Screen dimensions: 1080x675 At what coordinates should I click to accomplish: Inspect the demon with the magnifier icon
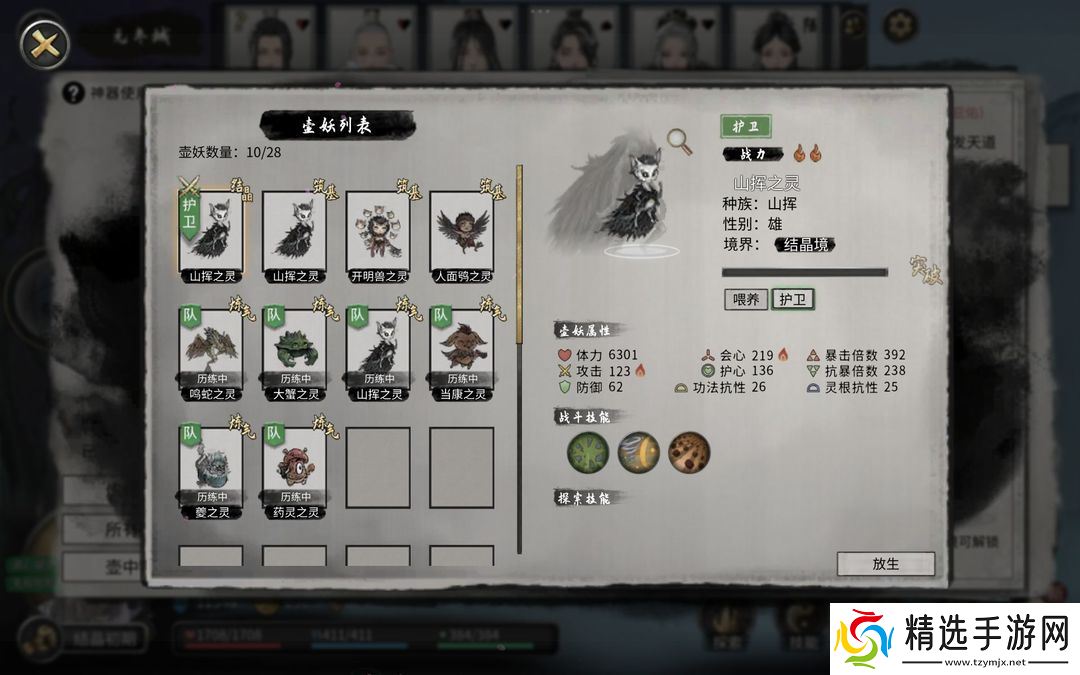pos(682,143)
